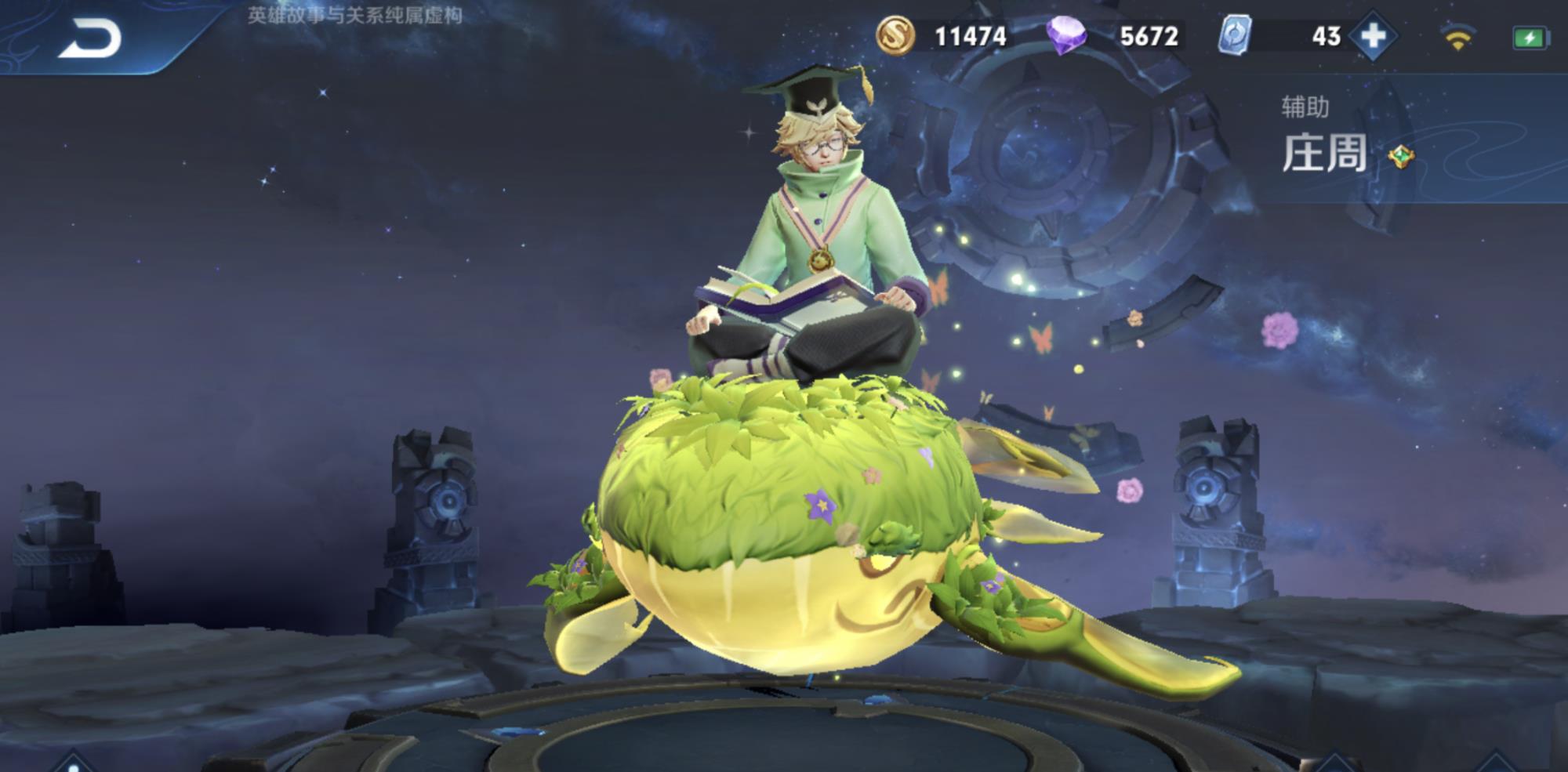The width and height of the screenshot is (1568, 772).
Task: Tap the gold coin currency icon
Action: 895,36
